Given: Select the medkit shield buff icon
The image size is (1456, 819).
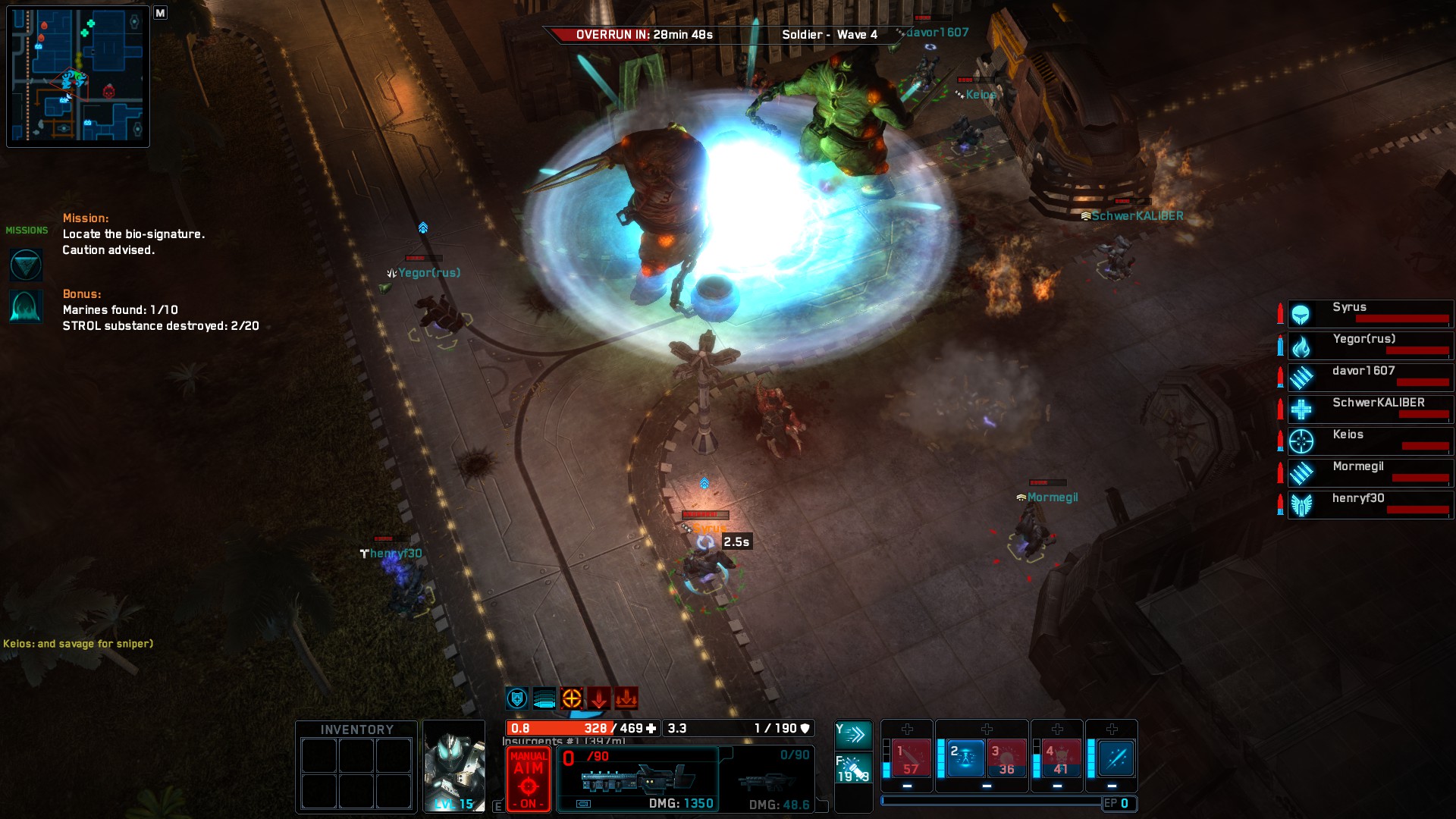Looking at the screenshot, I should pos(517,698).
